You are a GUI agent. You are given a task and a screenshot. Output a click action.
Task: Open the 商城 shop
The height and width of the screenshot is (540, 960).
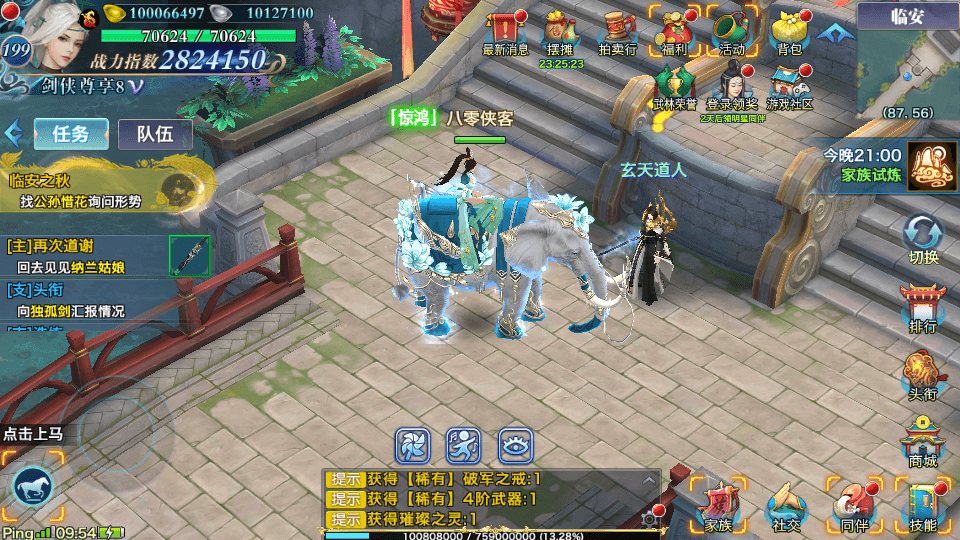[x=923, y=441]
